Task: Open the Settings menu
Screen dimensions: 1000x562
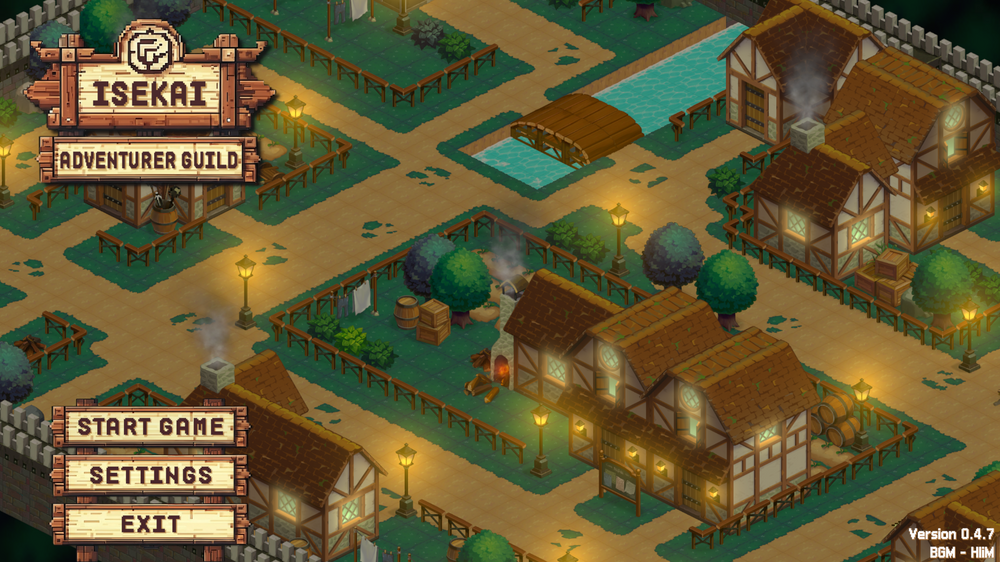Action: pyautogui.click(x=151, y=475)
